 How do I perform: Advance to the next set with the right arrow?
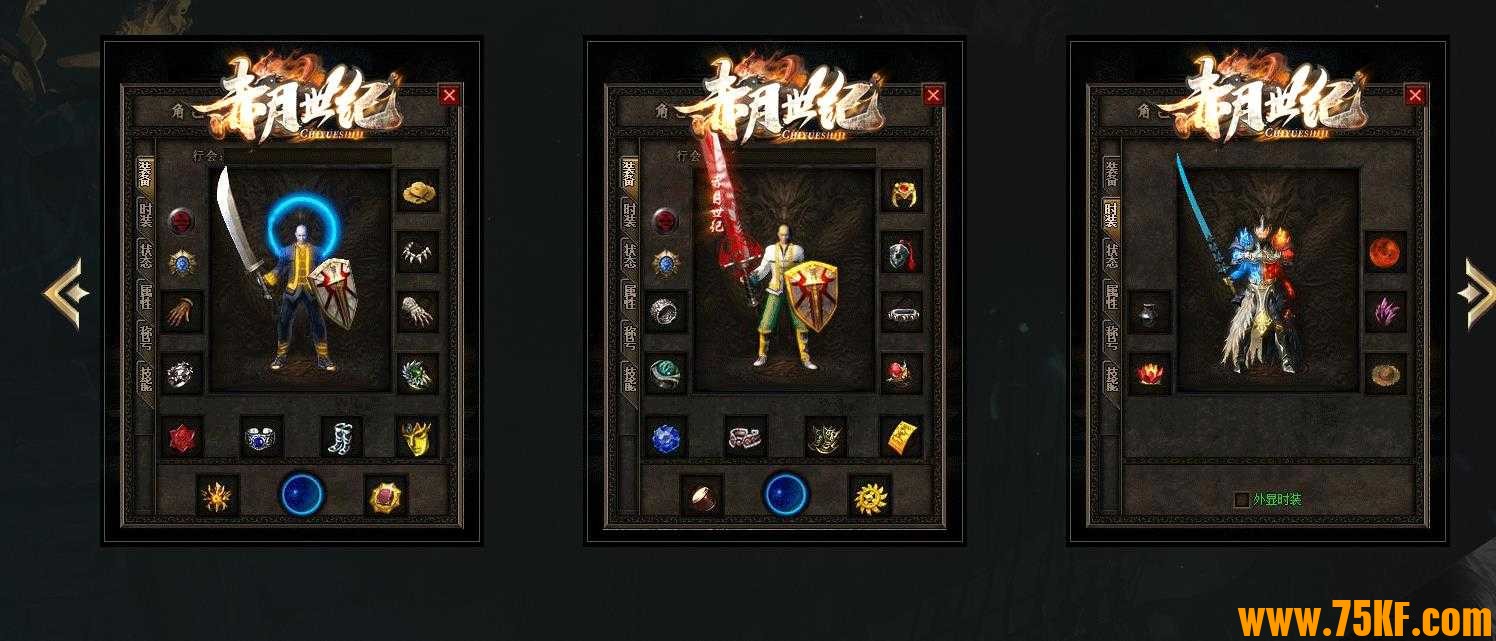[x=1477, y=293]
